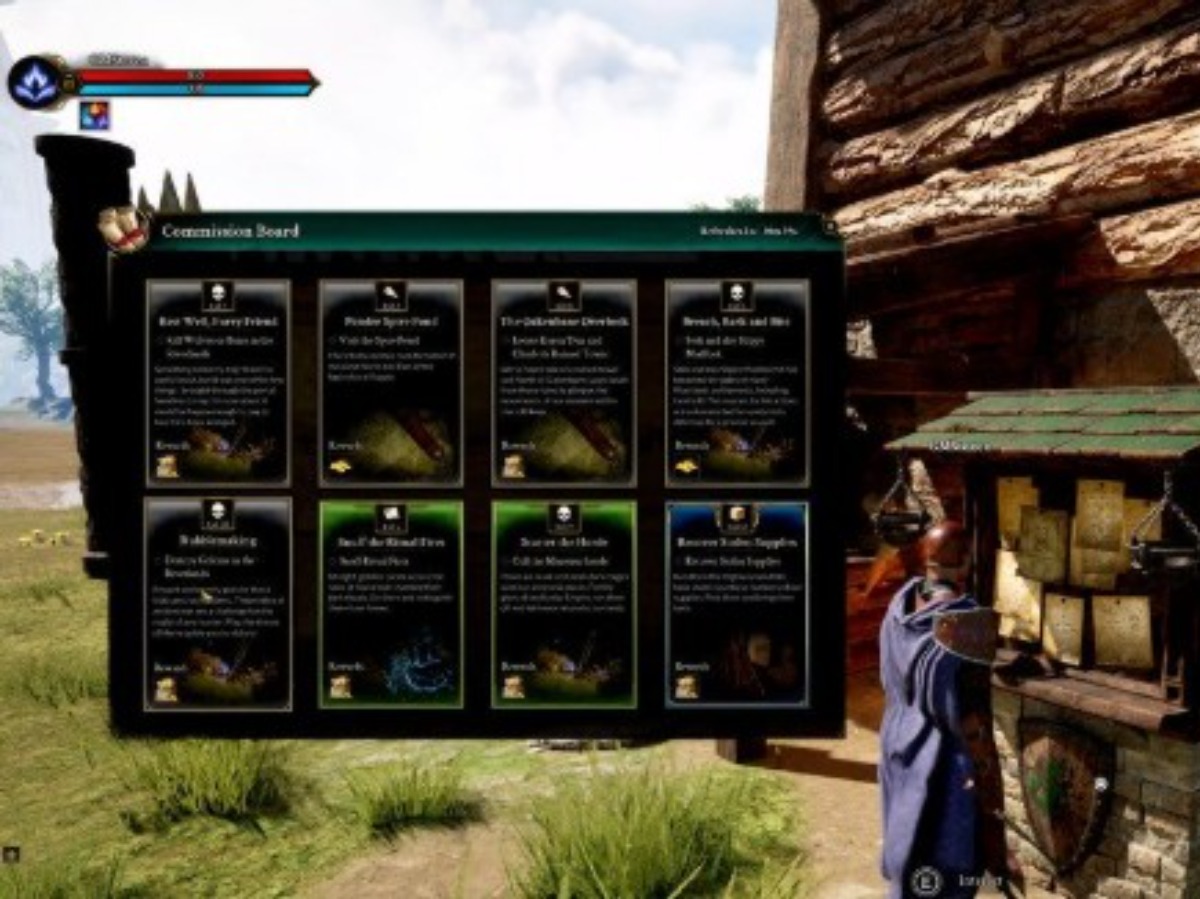Accept the Recover Stolen Supplies commission
This screenshot has width=1200, height=899.
click(x=737, y=604)
